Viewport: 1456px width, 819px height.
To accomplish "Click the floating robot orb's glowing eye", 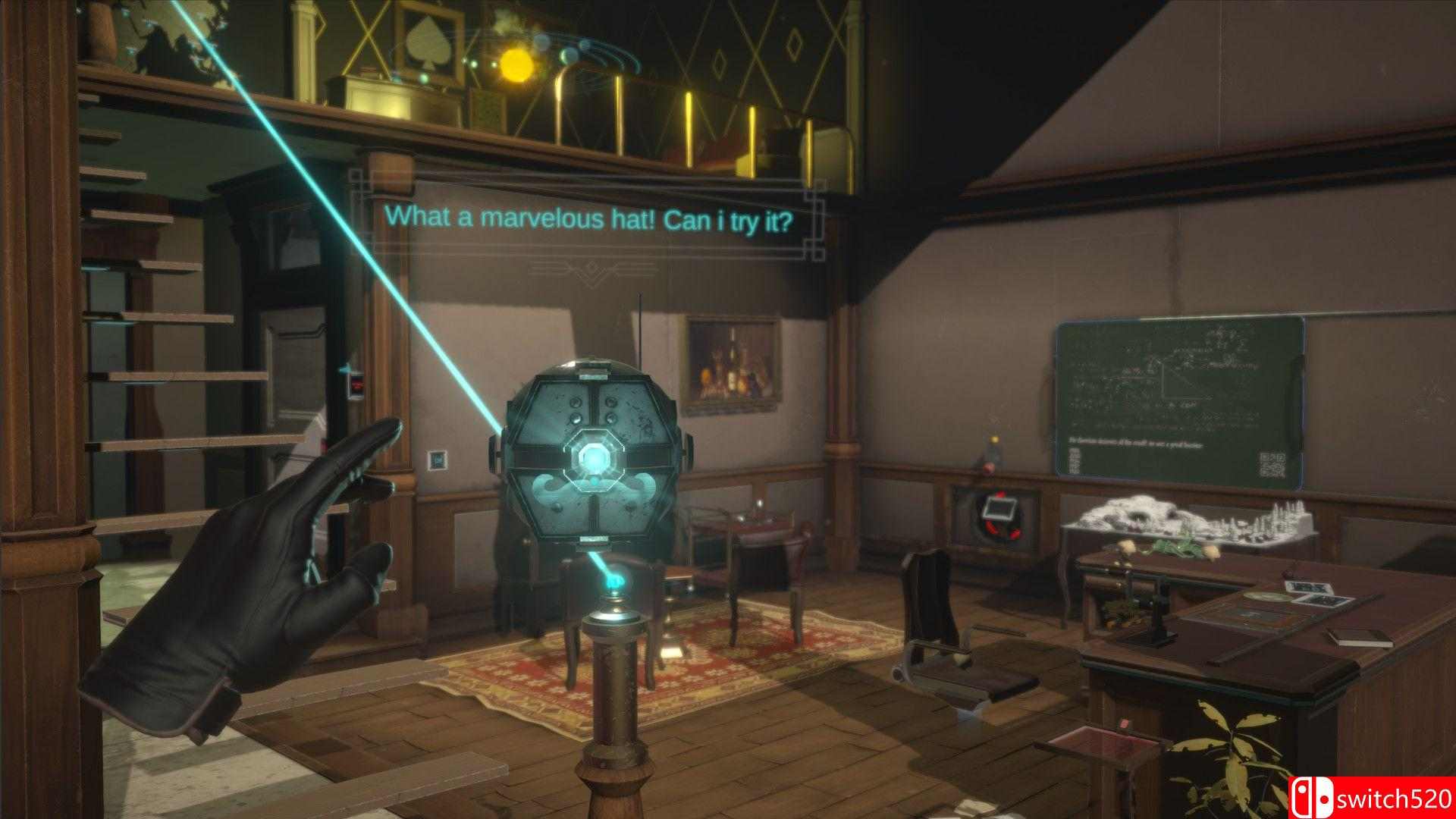I will (x=593, y=458).
